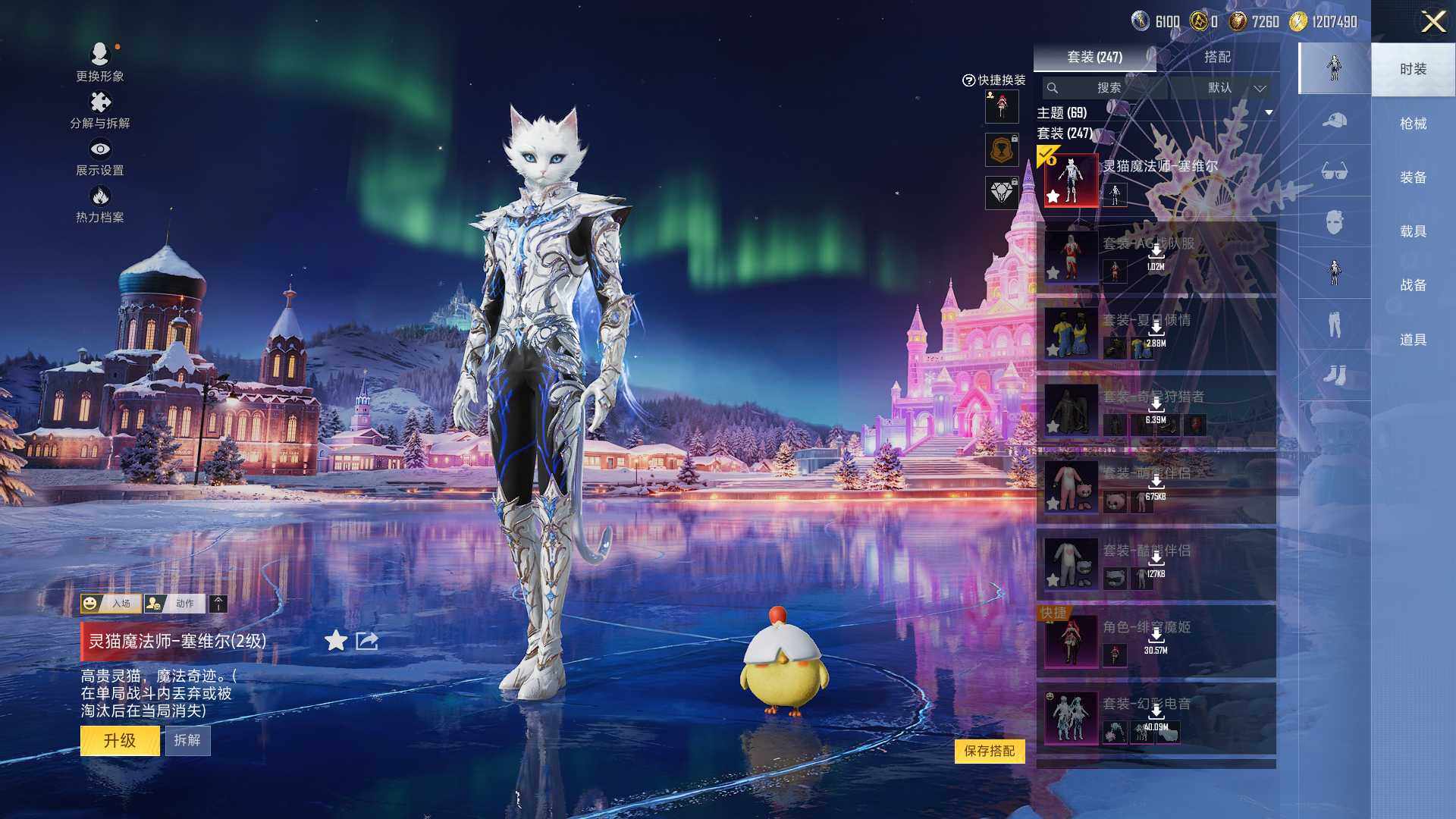Click the 搜索 search field

(1108, 88)
